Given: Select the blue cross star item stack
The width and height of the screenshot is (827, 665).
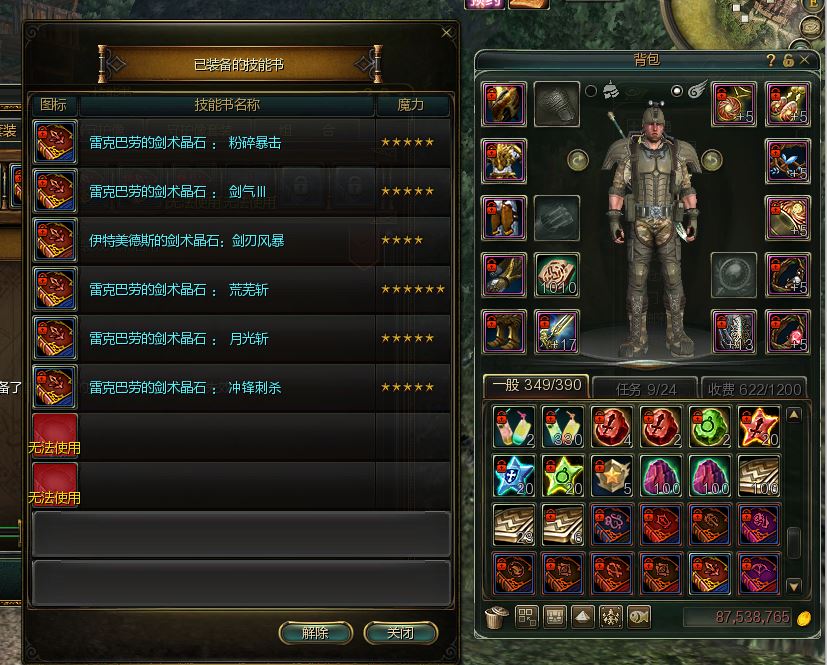Looking at the screenshot, I should click(x=514, y=476).
